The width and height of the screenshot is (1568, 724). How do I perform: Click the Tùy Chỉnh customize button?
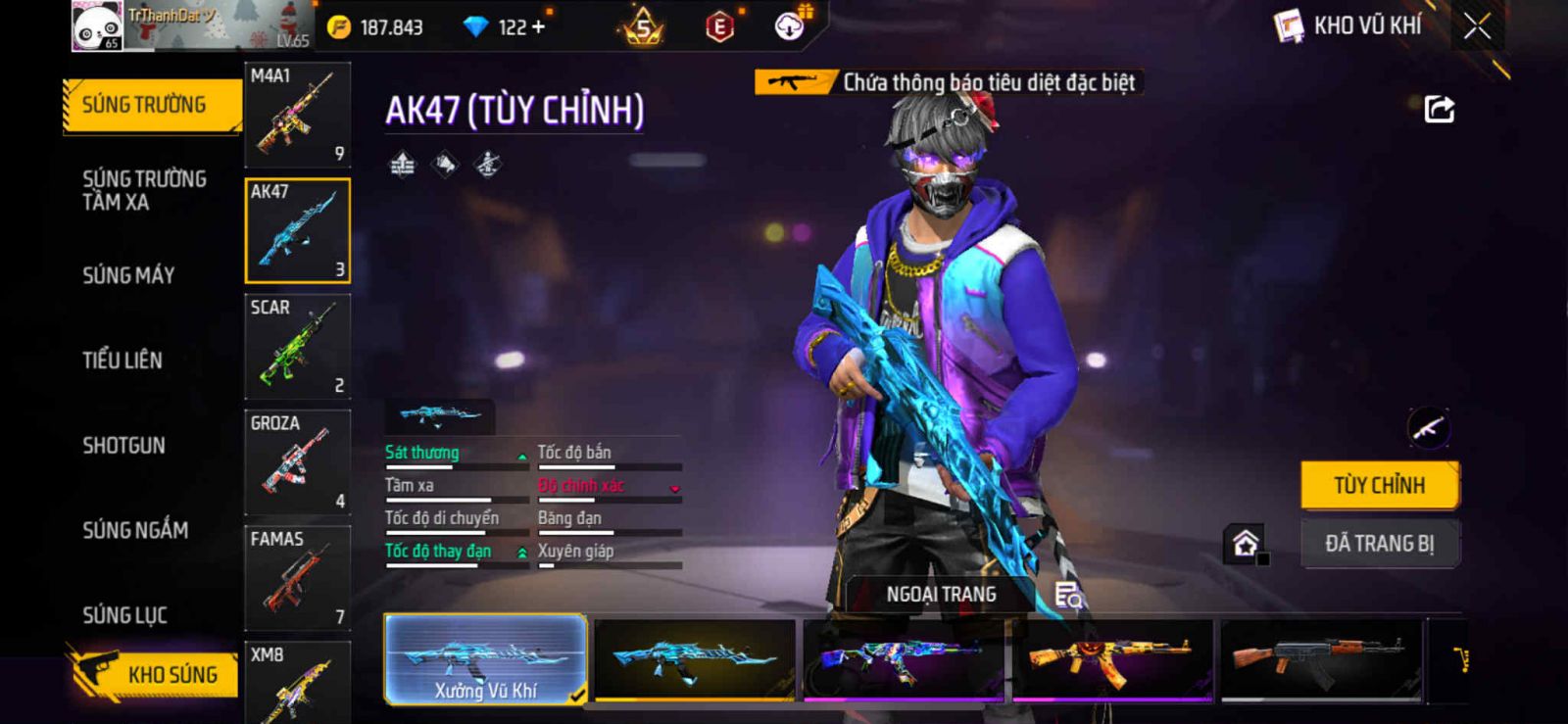tap(1379, 485)
